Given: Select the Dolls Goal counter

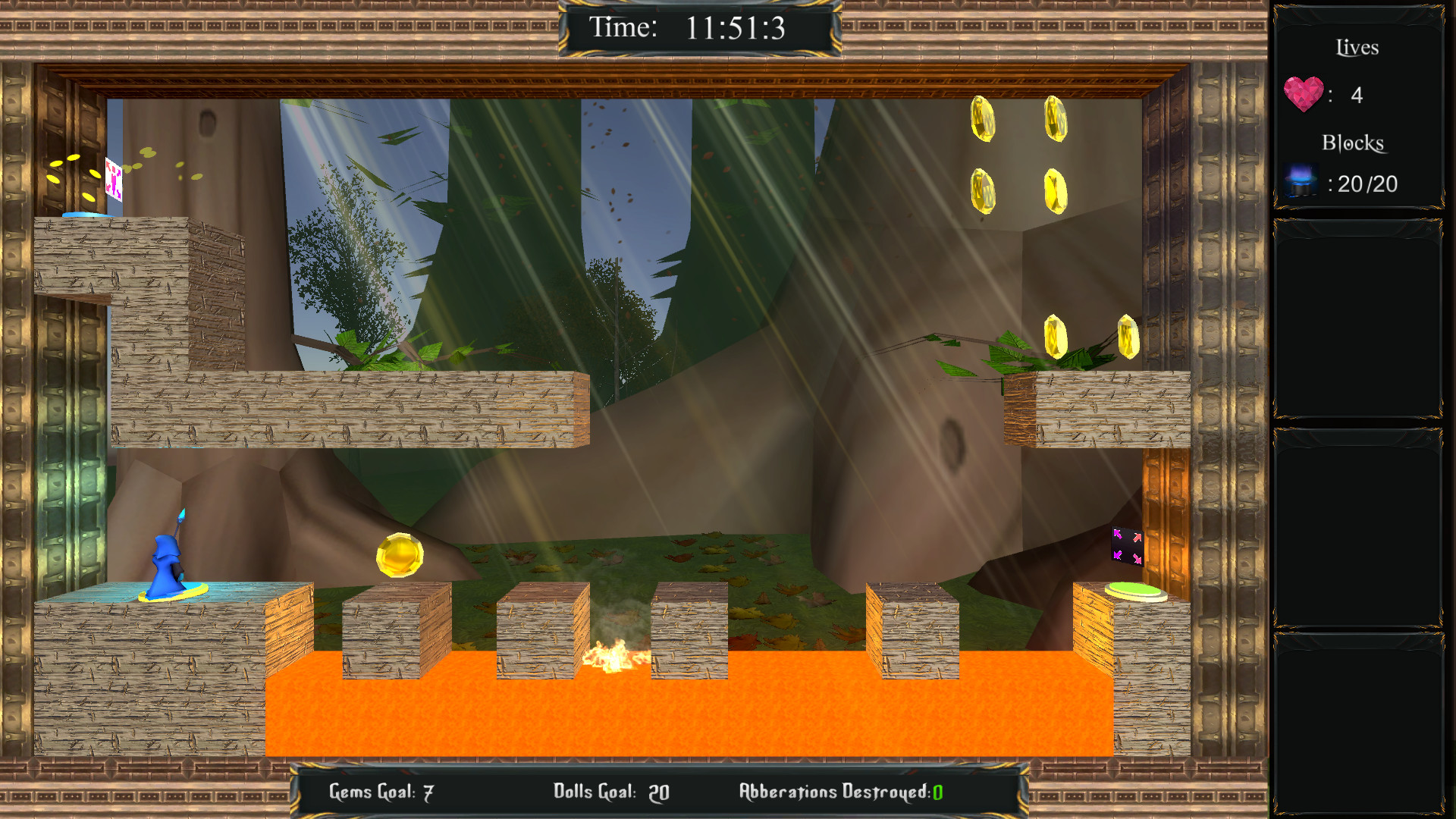Looking at the screenshot, I should [x=608, y=792].
